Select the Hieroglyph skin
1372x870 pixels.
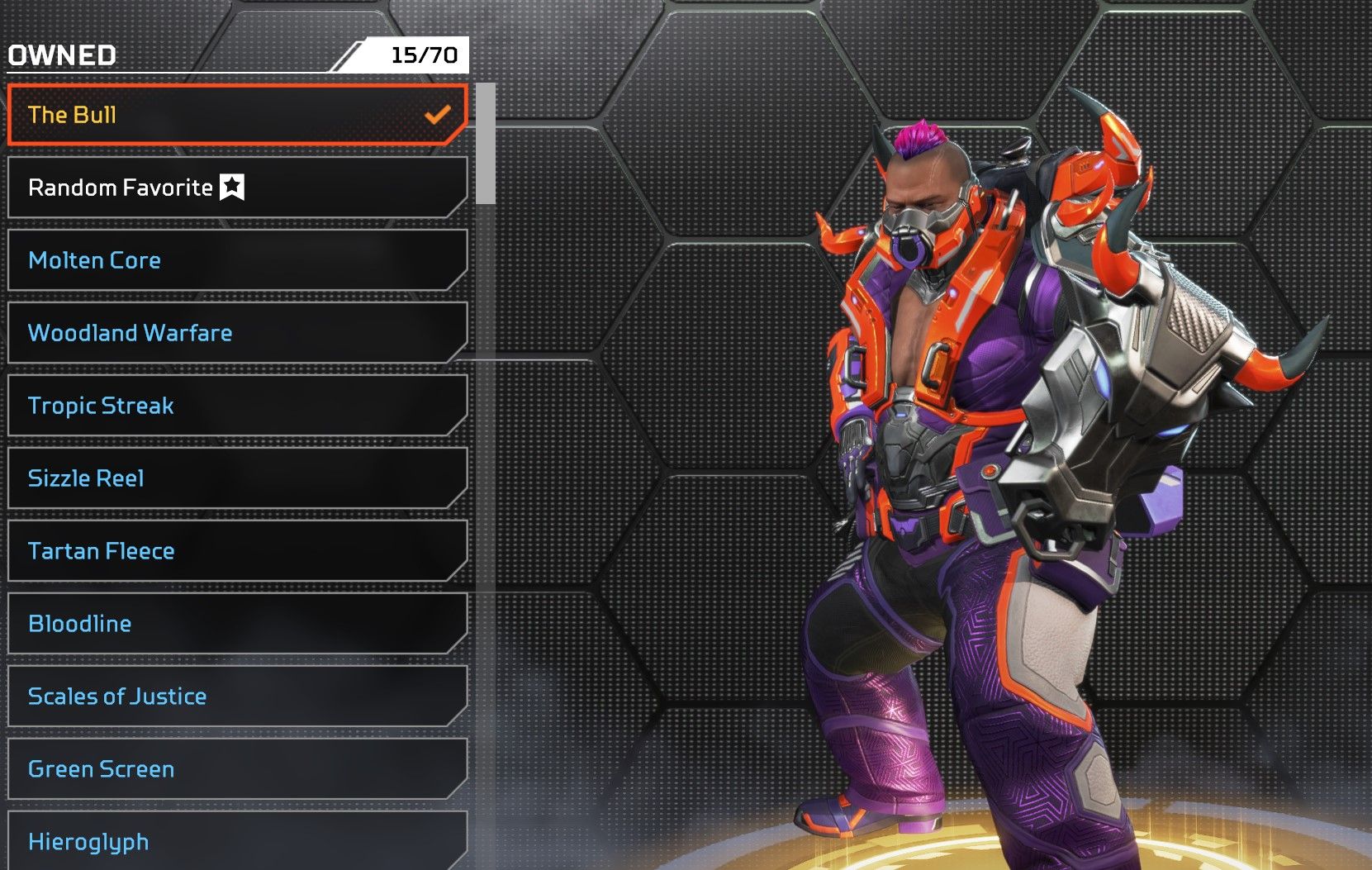click(237, 841)
